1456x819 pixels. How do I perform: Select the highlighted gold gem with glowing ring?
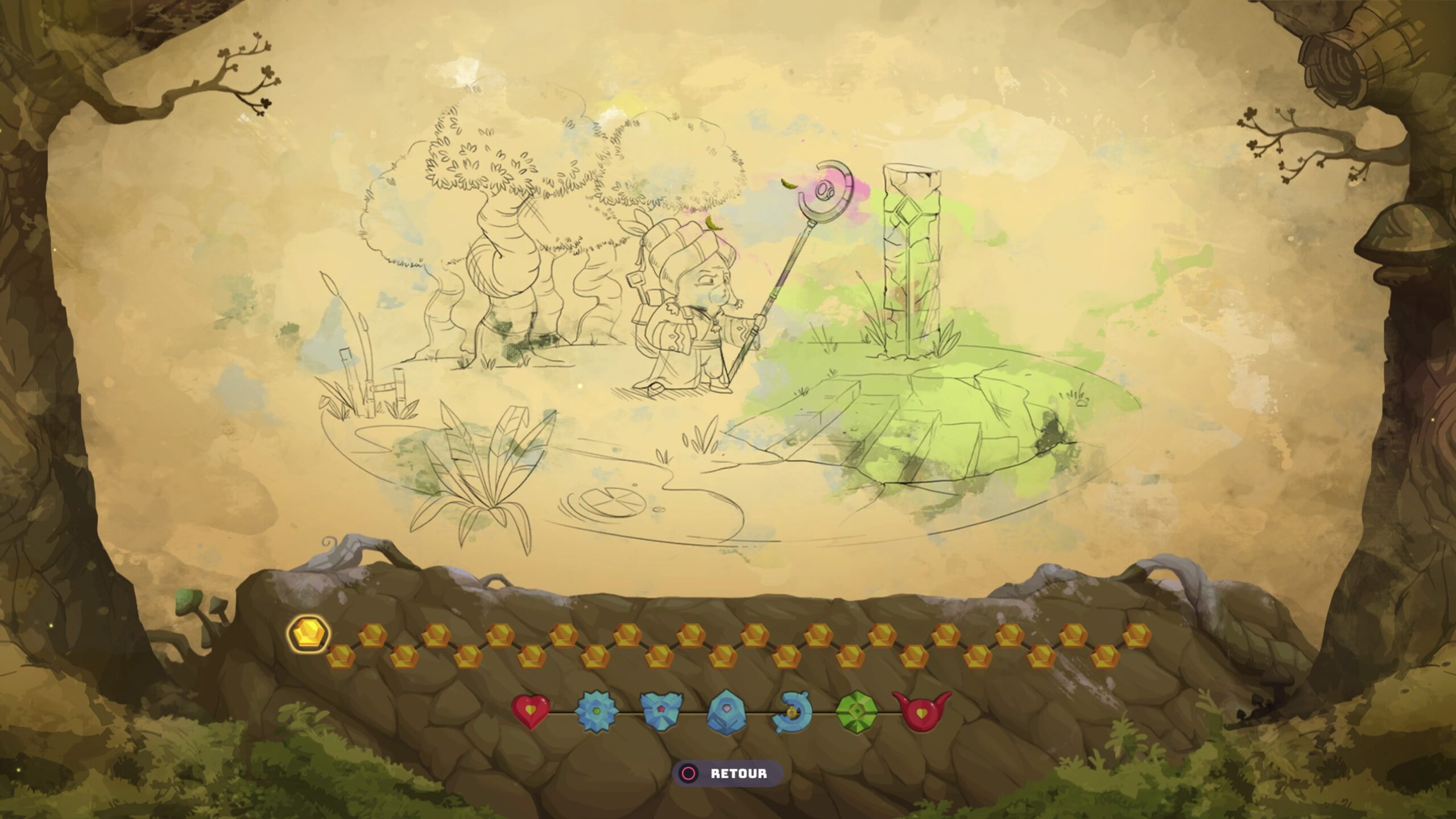click(x=309, y=633)
